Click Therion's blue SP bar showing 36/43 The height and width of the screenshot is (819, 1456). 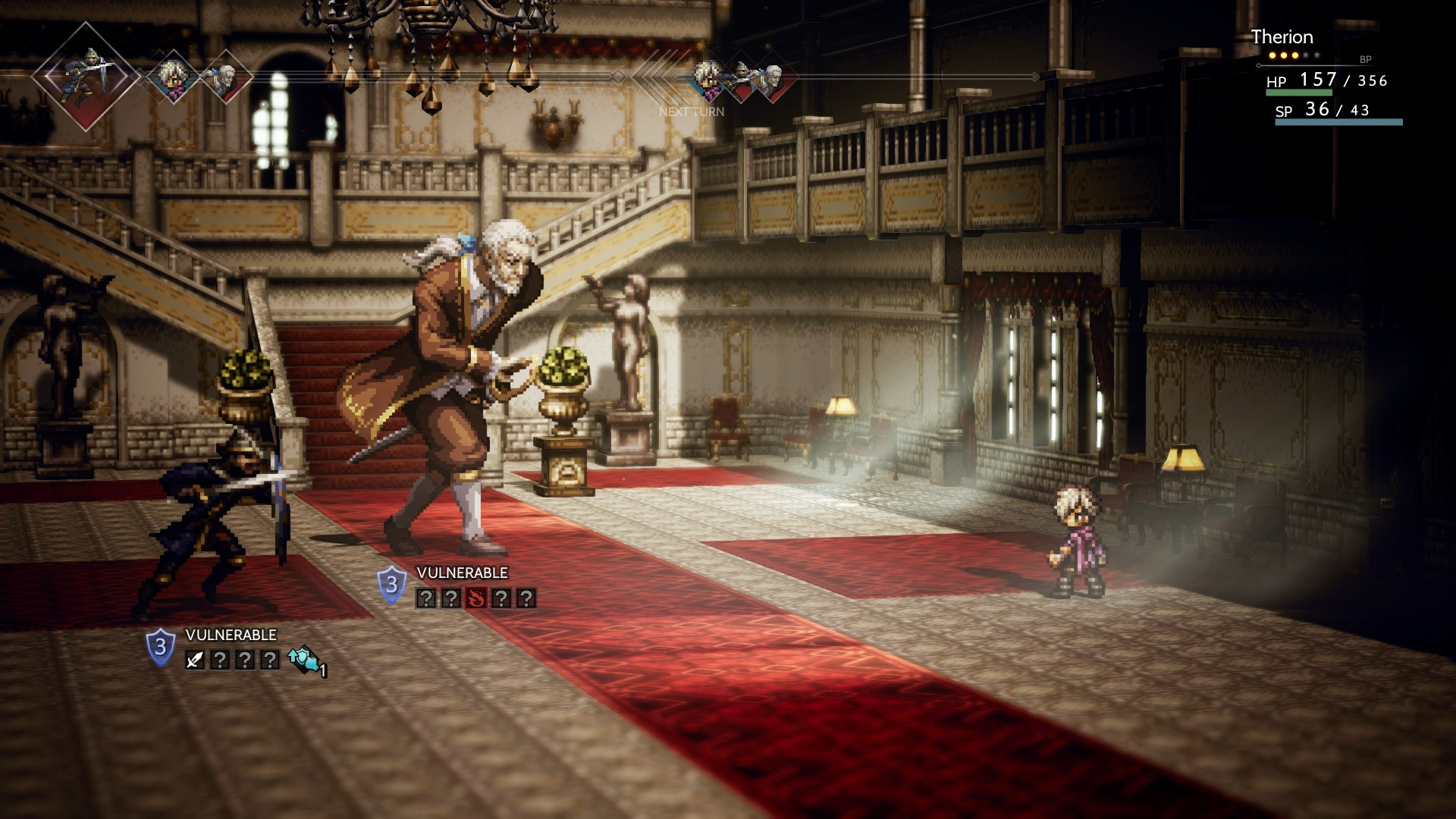click(1338, 121)
